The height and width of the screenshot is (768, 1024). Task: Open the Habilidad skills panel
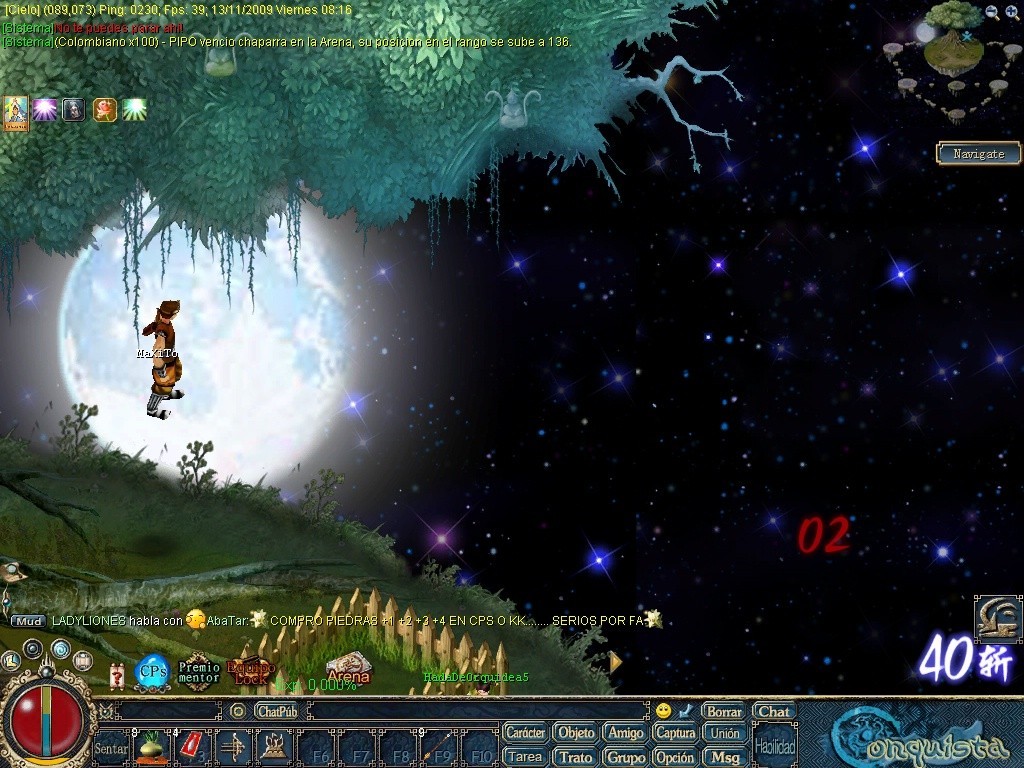pyautogui.click(x=775, y=746)
